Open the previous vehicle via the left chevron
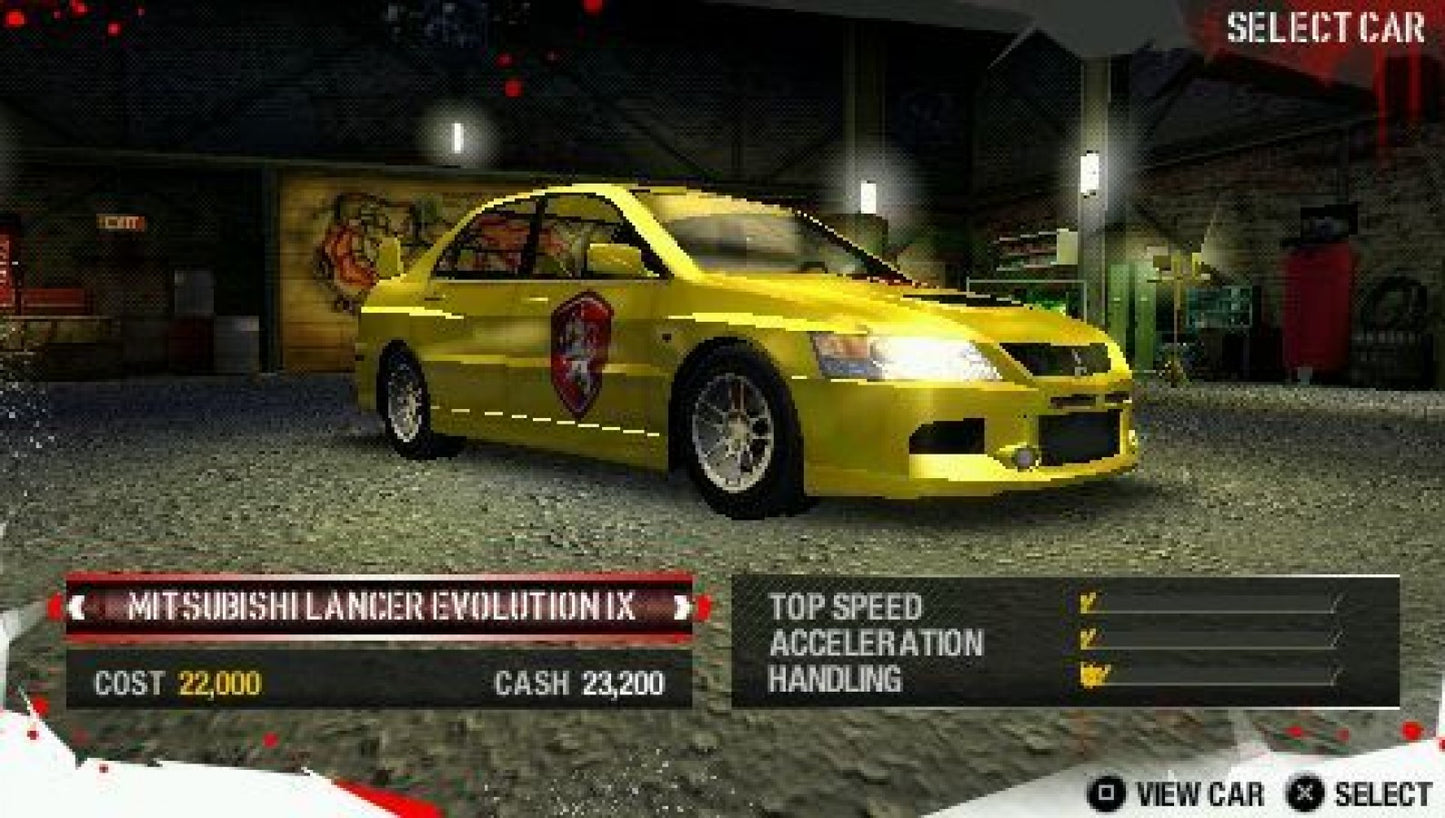 coord(80,605)
